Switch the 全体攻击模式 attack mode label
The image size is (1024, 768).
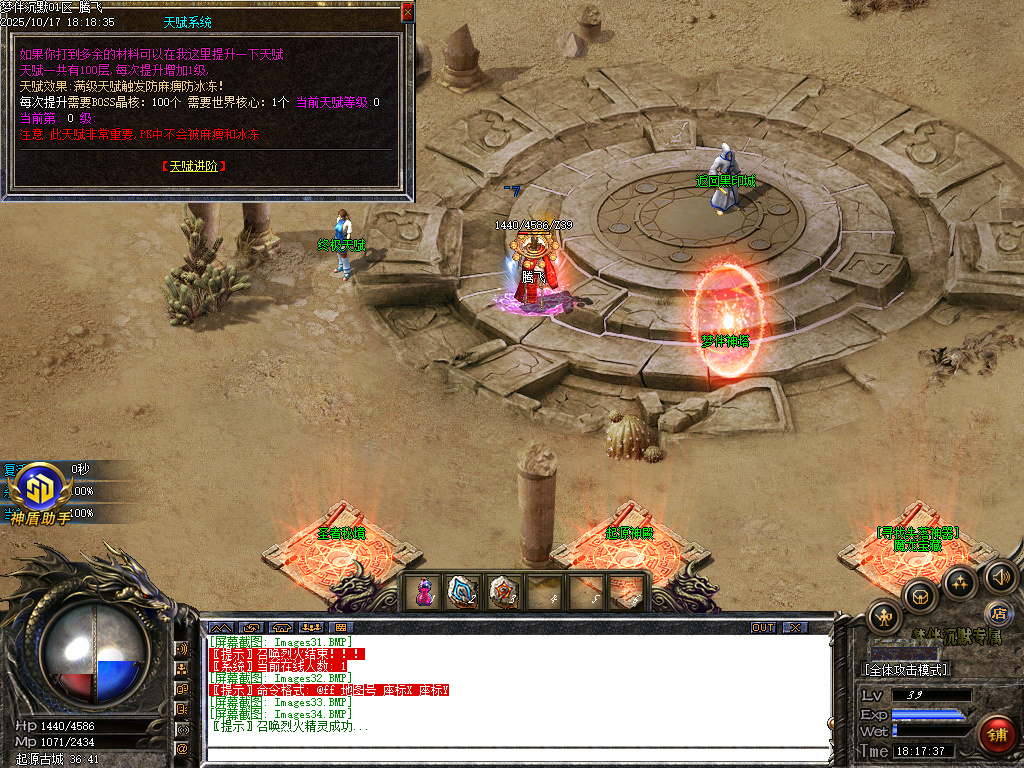[x=905, y=669]
